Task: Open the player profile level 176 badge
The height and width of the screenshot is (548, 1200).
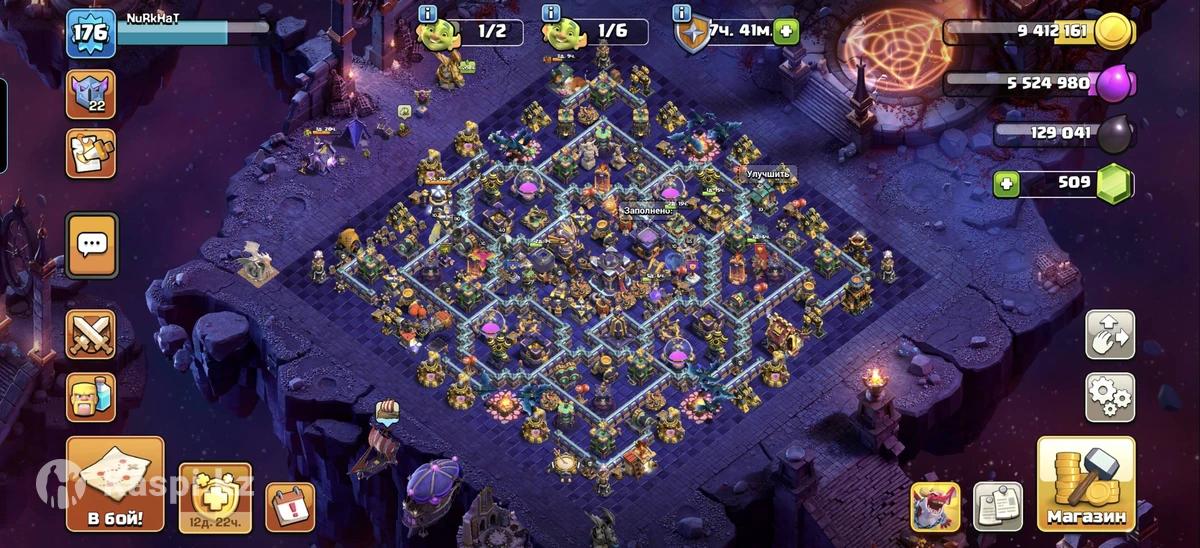Action: pos(91,33)
